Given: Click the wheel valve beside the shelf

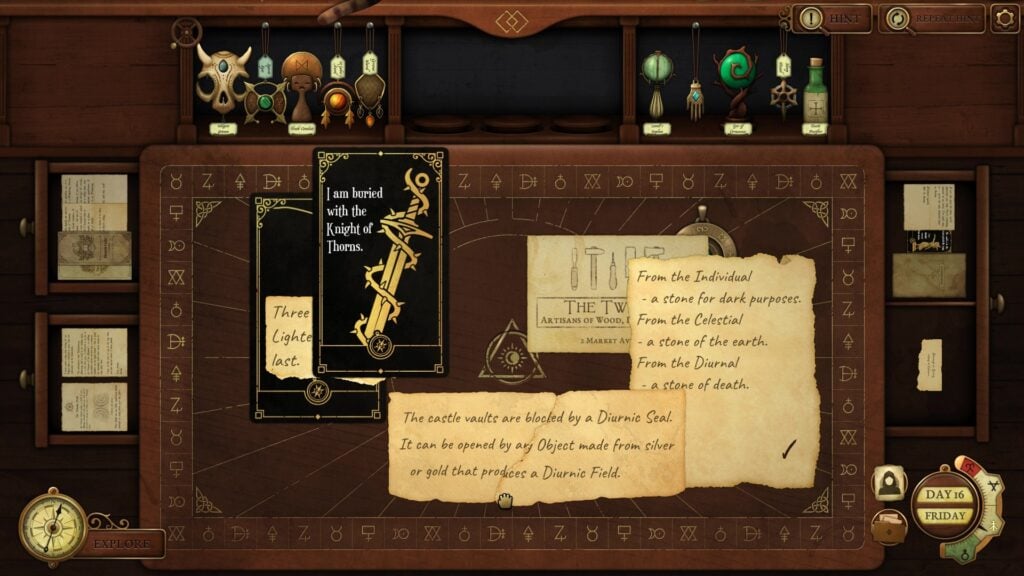Looking at the screenshot, I should pyautogui.click(x=185, y=33).
